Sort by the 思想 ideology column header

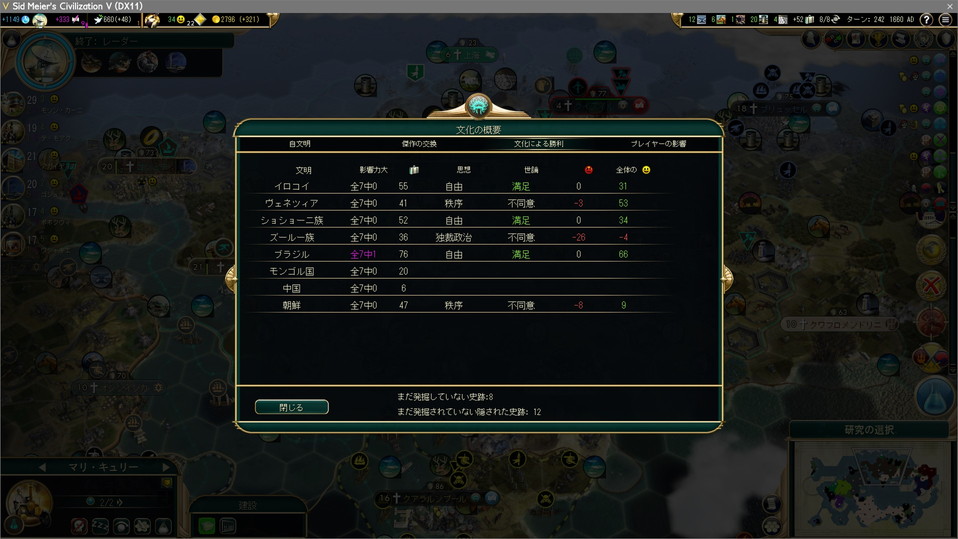pyautogui.click(x=464, y=170)
